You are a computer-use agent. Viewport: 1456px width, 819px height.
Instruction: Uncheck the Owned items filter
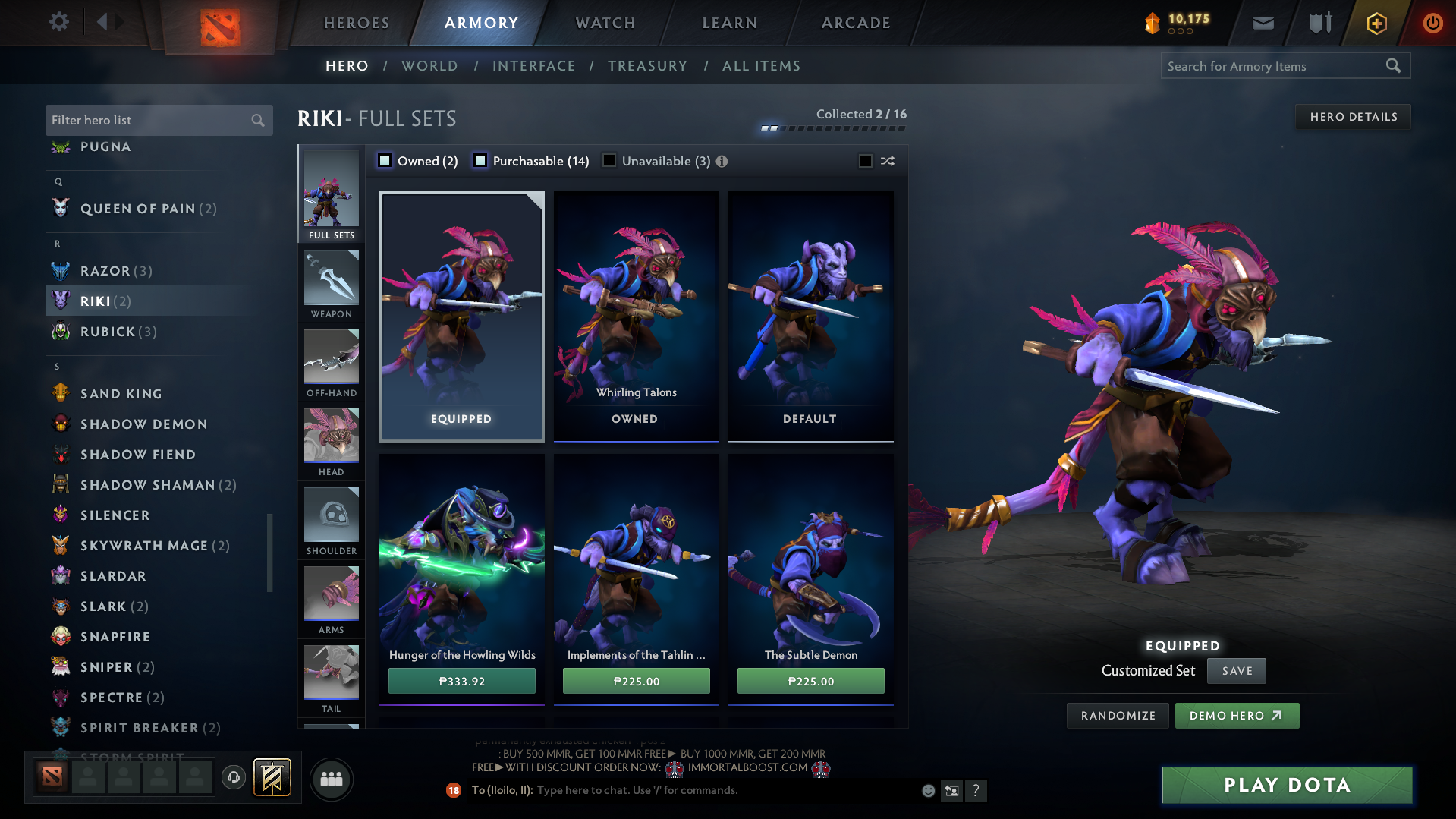tap(385, 161)
